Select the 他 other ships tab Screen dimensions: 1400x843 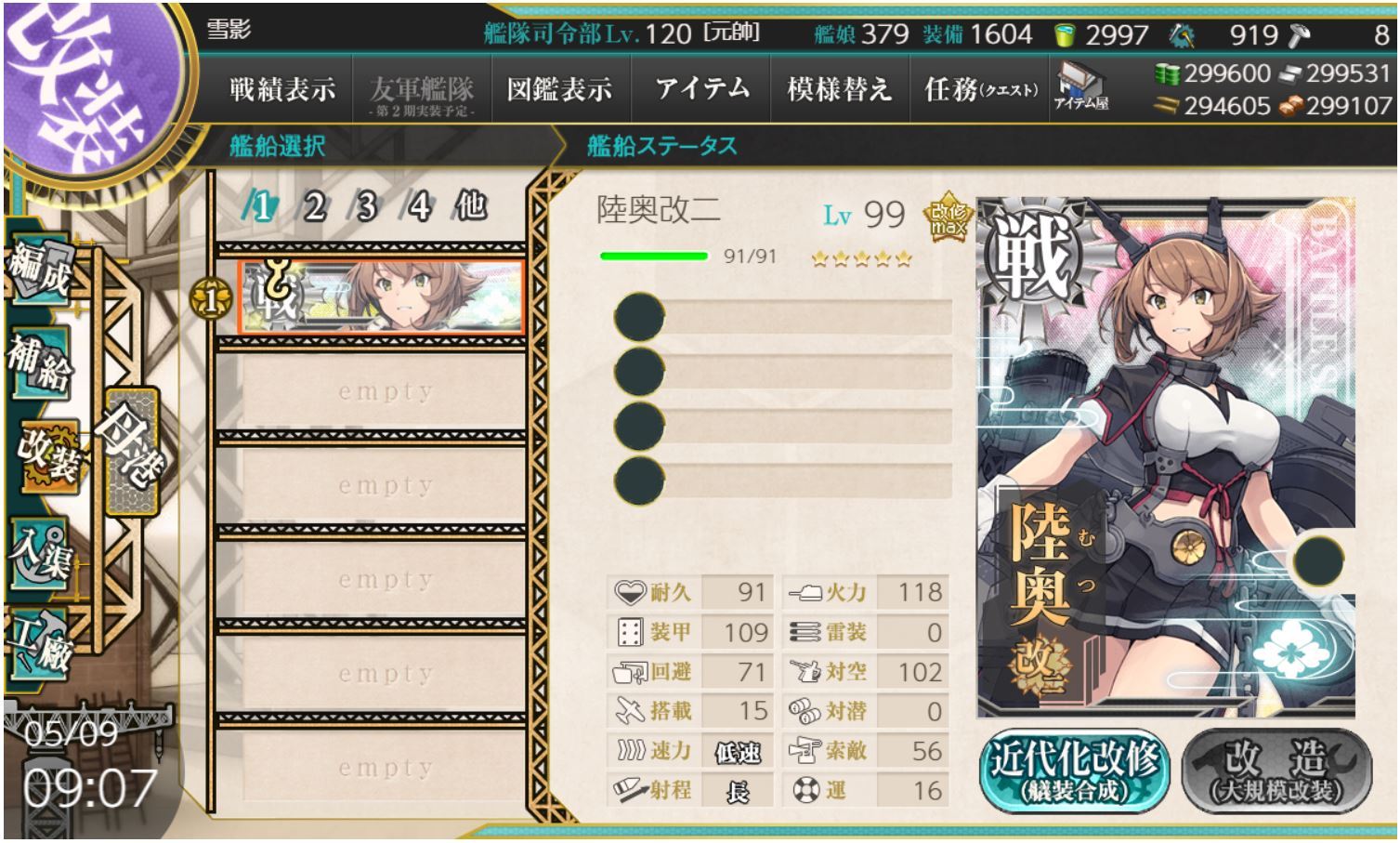pyautogui.click(x=471, y=205)
